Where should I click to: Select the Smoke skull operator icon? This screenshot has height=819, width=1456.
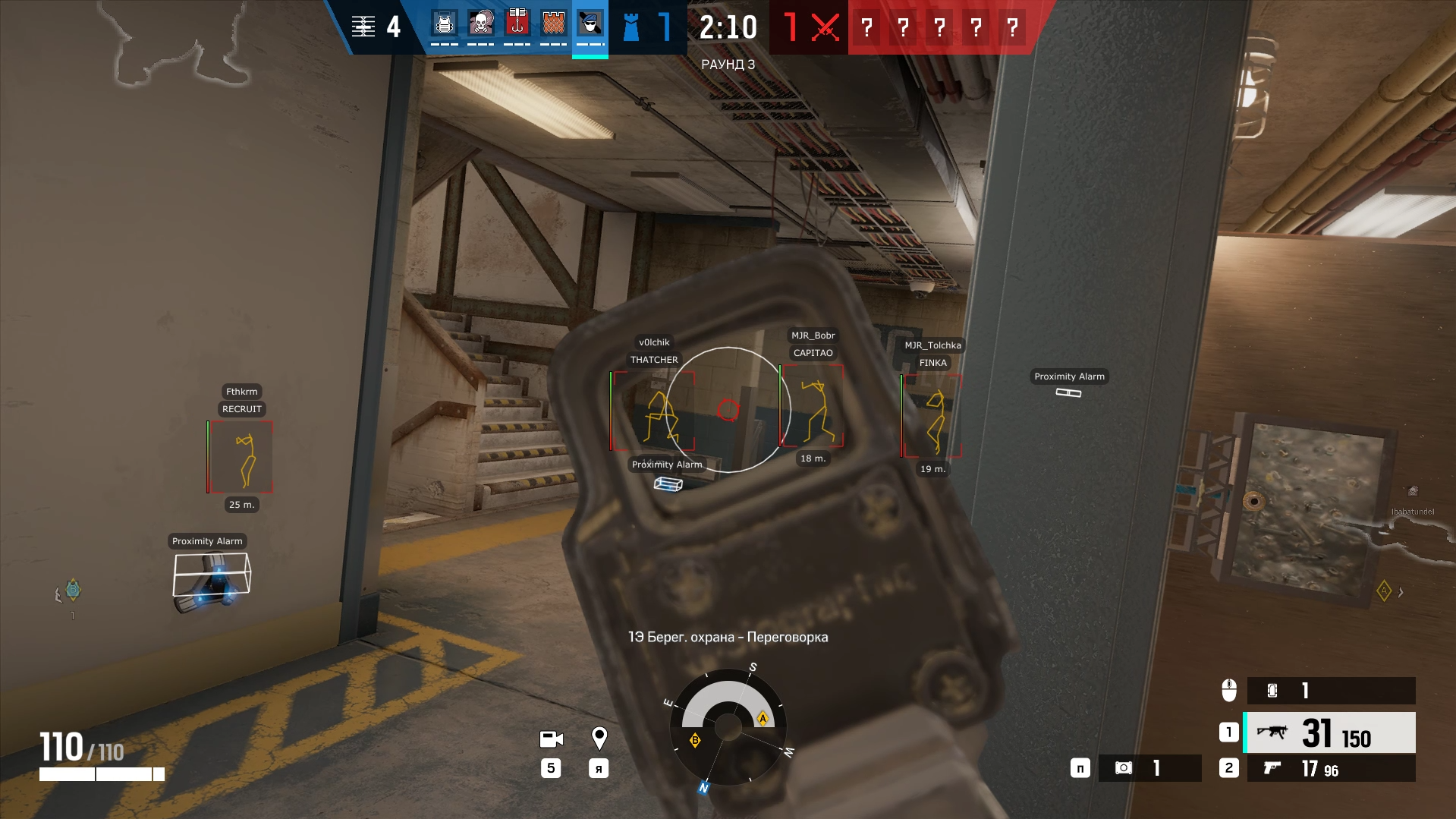[481, 24]
